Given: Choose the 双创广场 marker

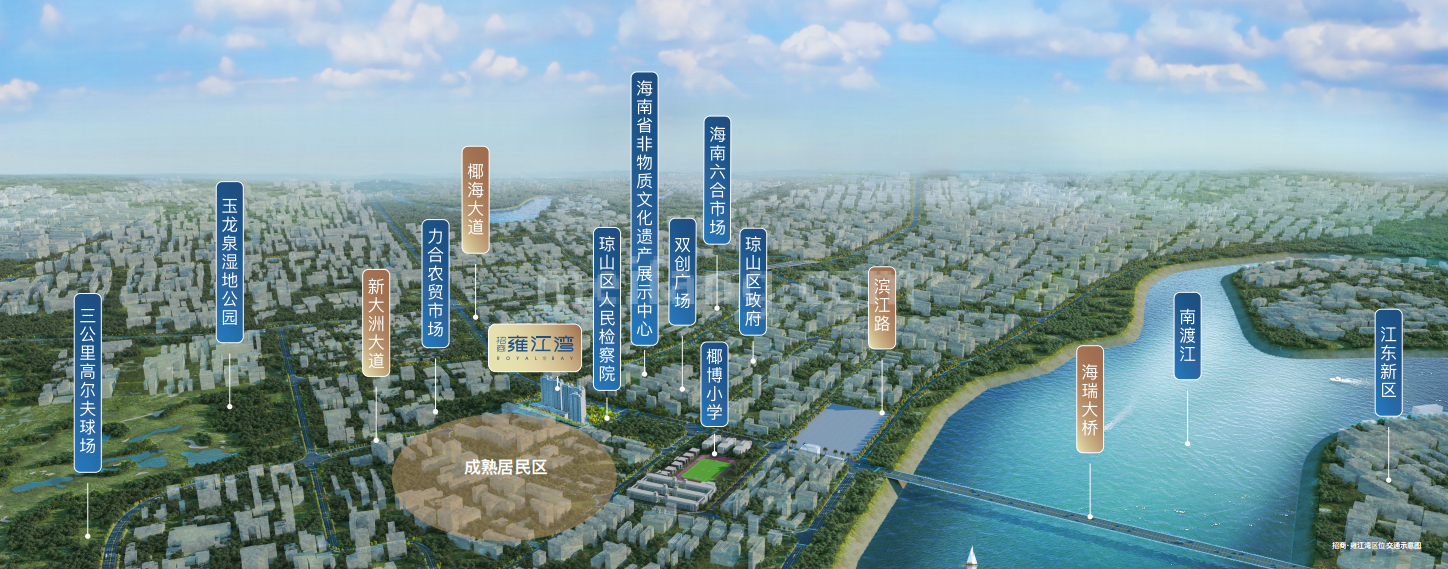Looking at the screenshot, I should click(683, 271).
